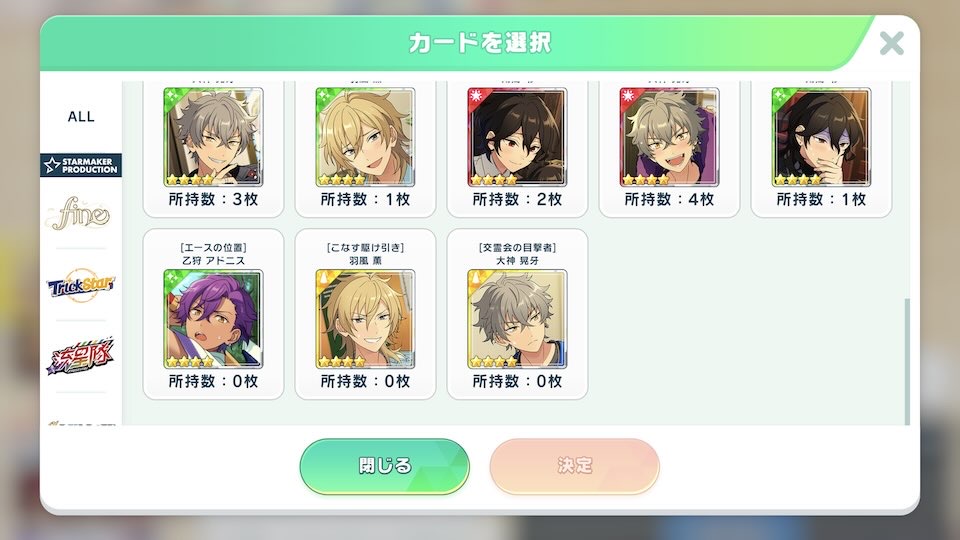Click the card list scrollbar
Viewport: 960px width, 540px height.
(x=907, y=360)
